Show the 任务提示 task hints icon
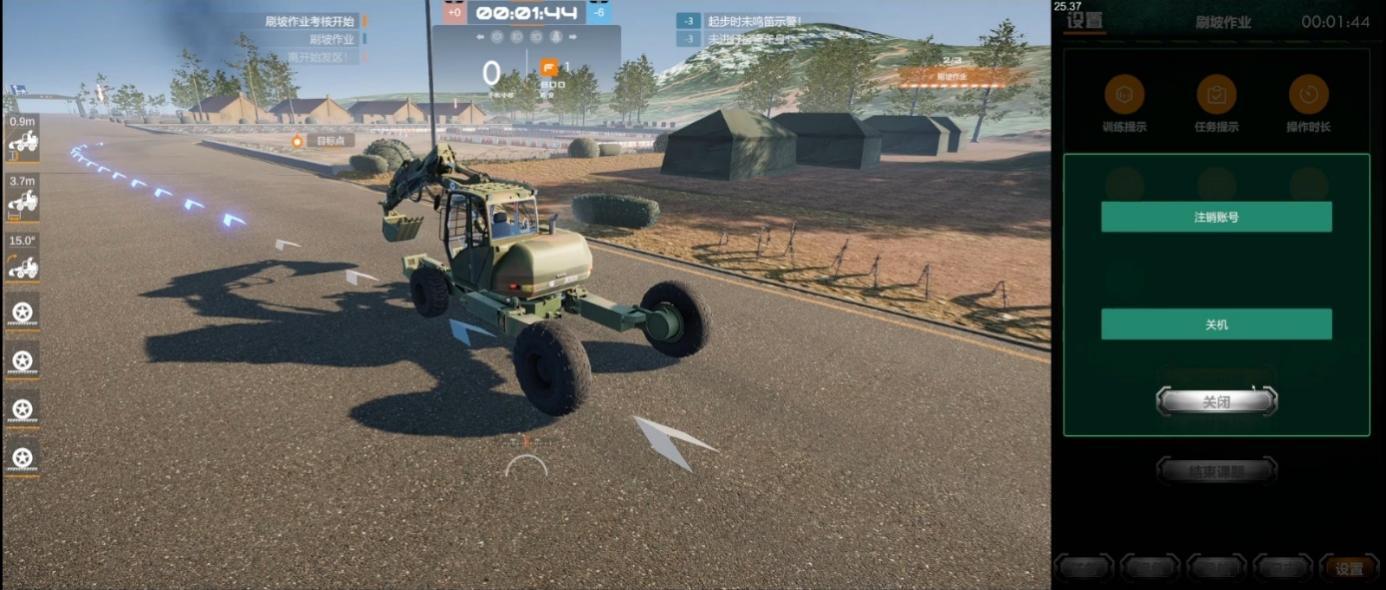This screenshot has width=1386, height=590. pyautogui.click(x=1216, y=95)
